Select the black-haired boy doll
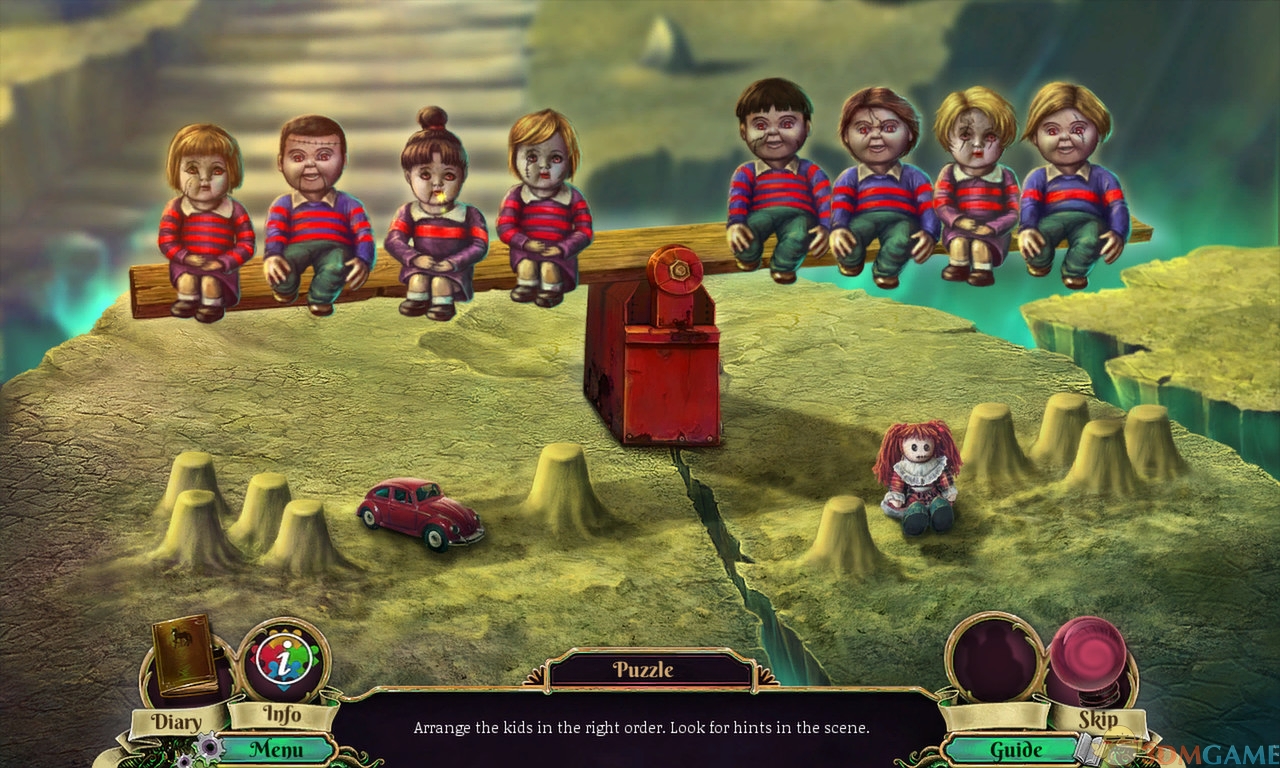The height and width of the screenshot is (768, 1280). [x=776, y=180]
